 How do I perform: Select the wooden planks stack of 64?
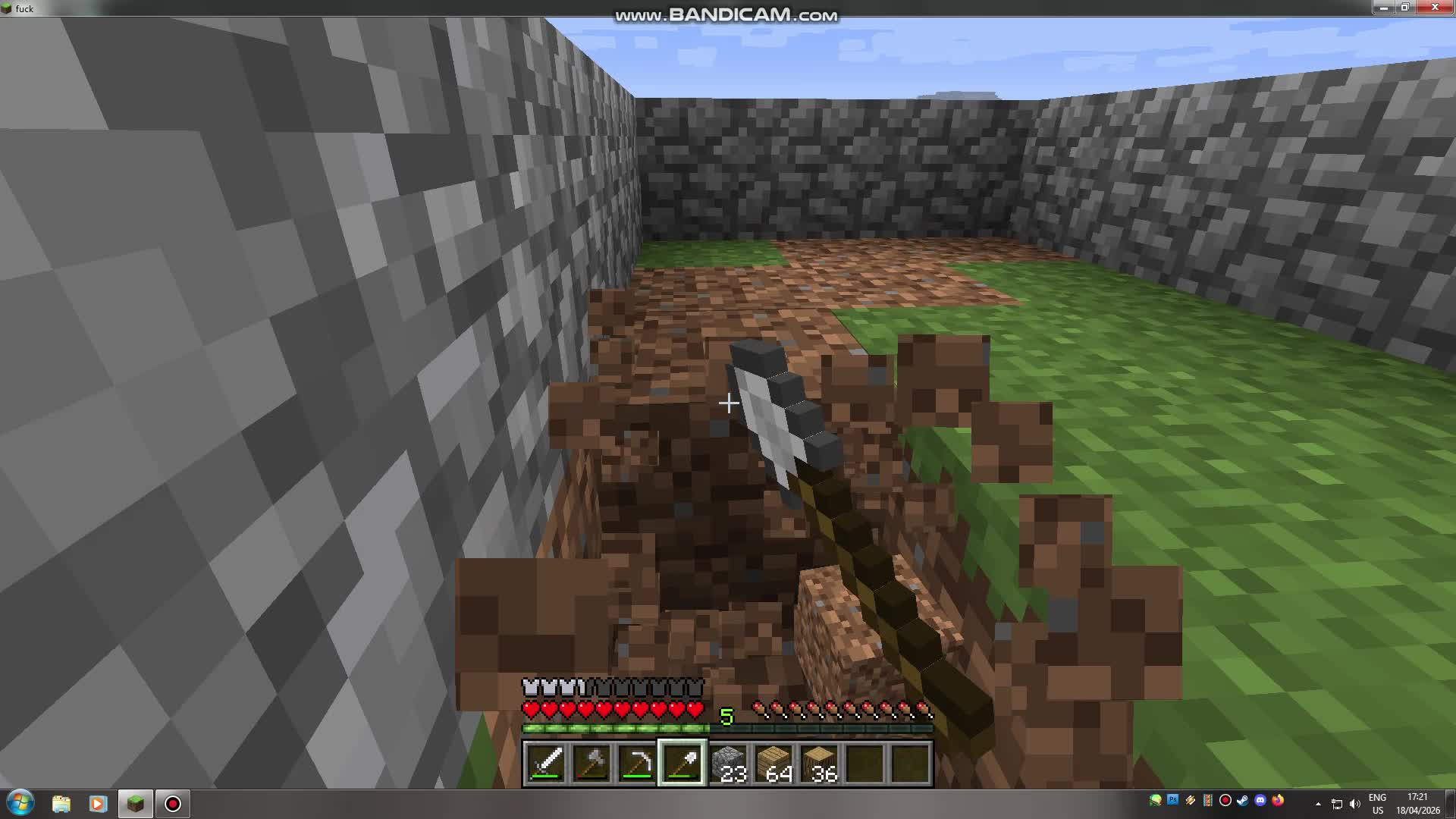pyautogui.click(x=774, y=761)
